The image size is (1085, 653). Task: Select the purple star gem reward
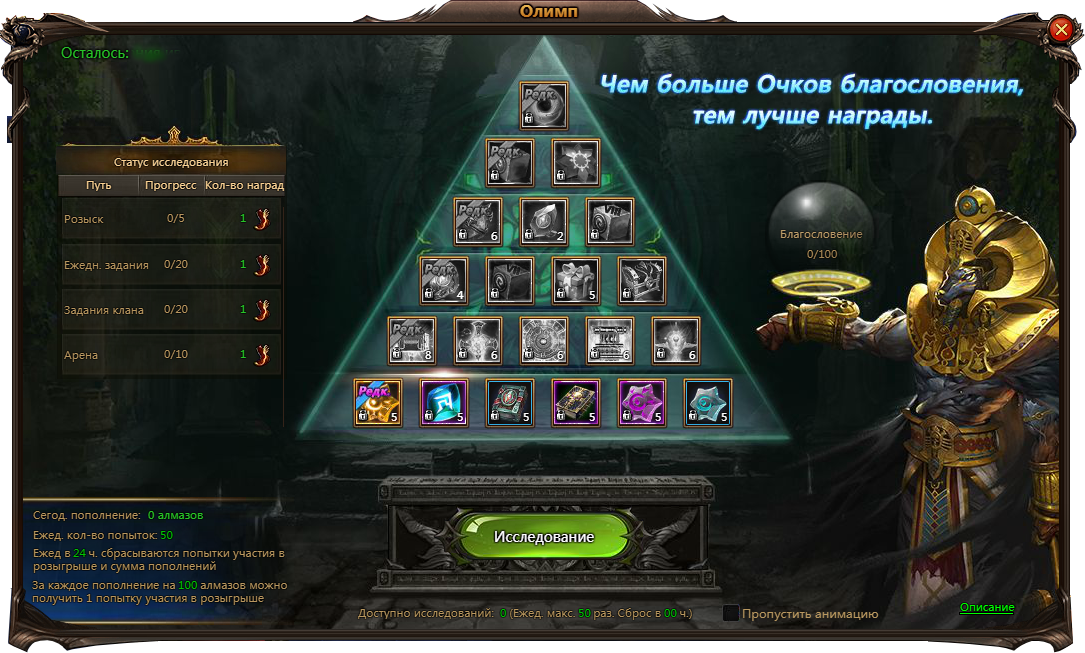[x=642, y=403]
